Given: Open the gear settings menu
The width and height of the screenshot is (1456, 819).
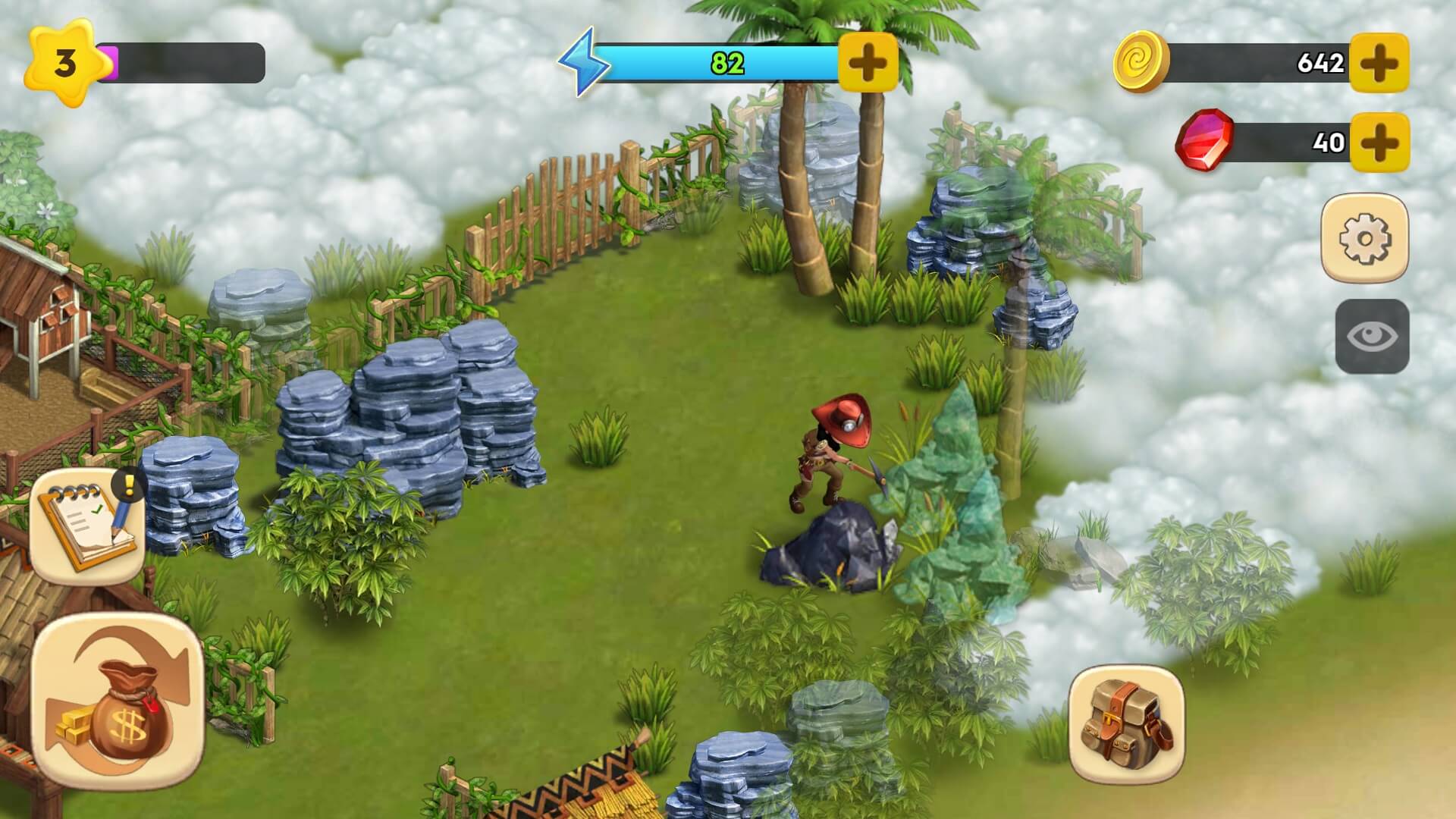Looking at the screenshot, I should click(1364, 238).
